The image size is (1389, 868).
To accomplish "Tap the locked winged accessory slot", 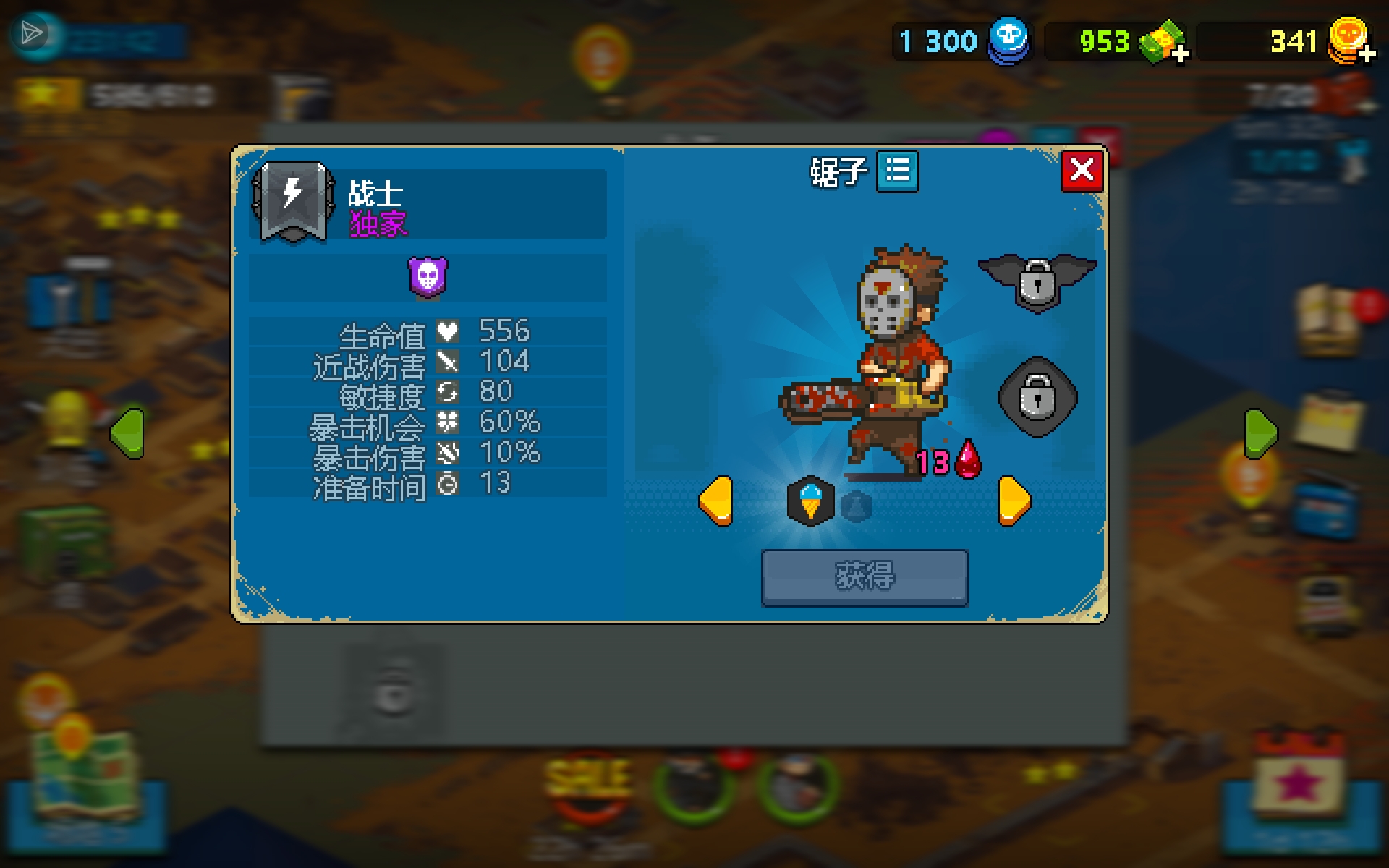I will (x=1037, y=282).
